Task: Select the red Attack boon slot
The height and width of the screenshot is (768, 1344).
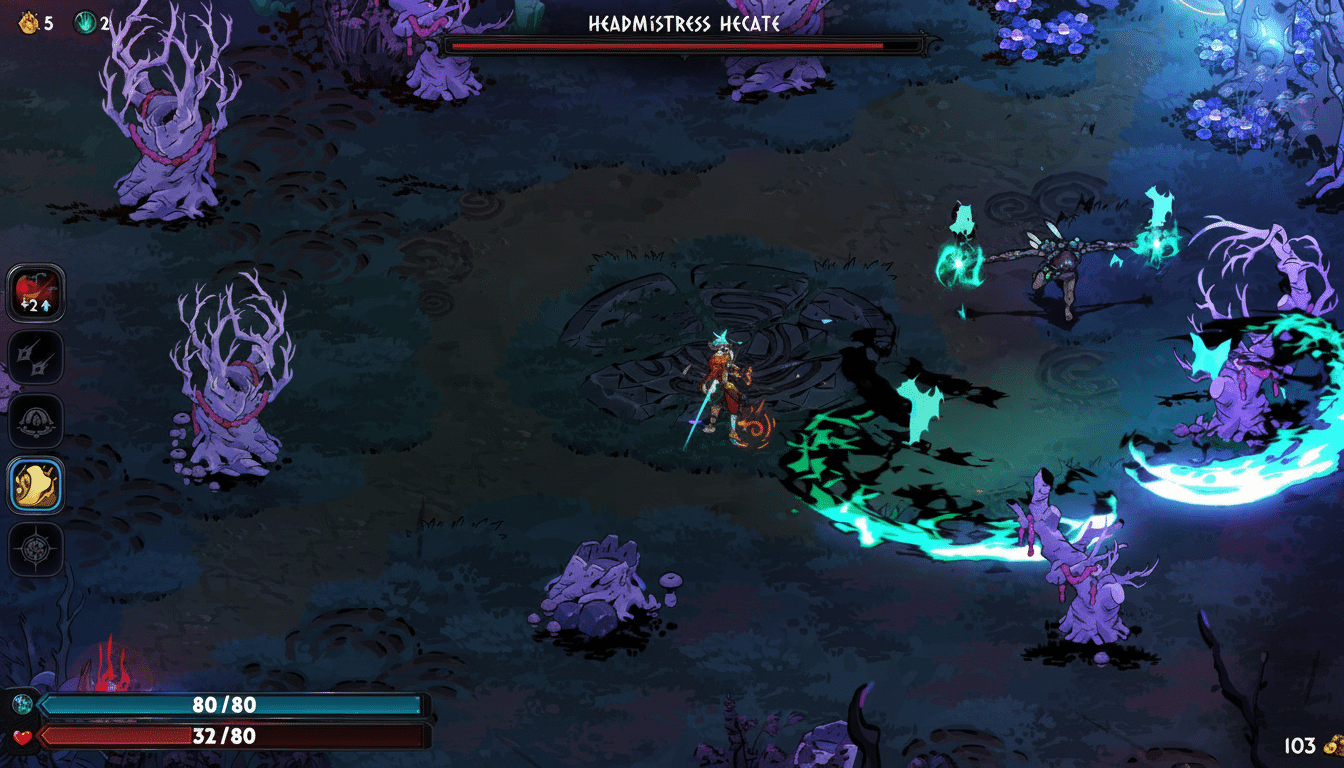Action: tap(37, 293)
